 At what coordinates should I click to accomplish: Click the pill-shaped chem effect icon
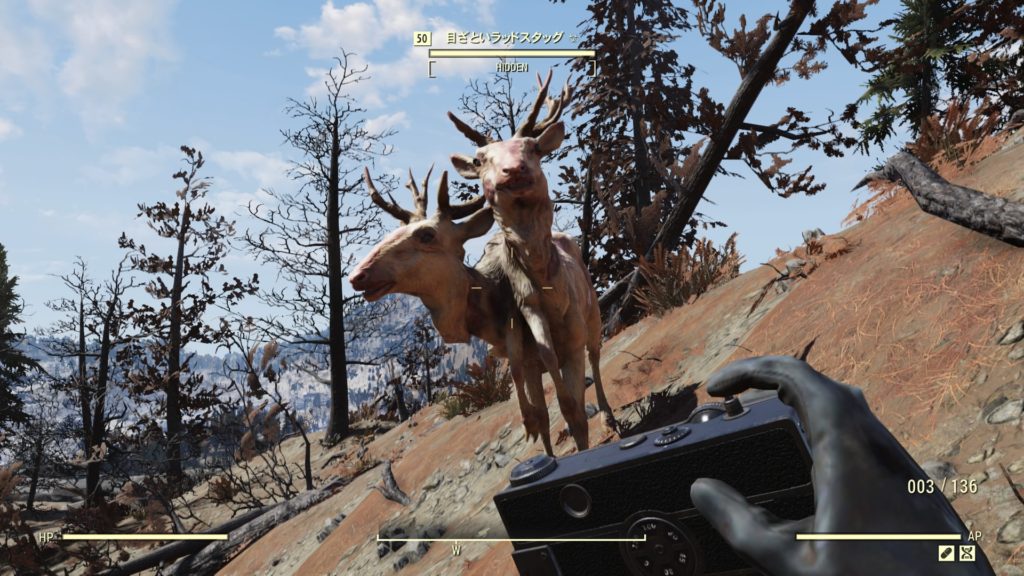(x=946, y=553)
